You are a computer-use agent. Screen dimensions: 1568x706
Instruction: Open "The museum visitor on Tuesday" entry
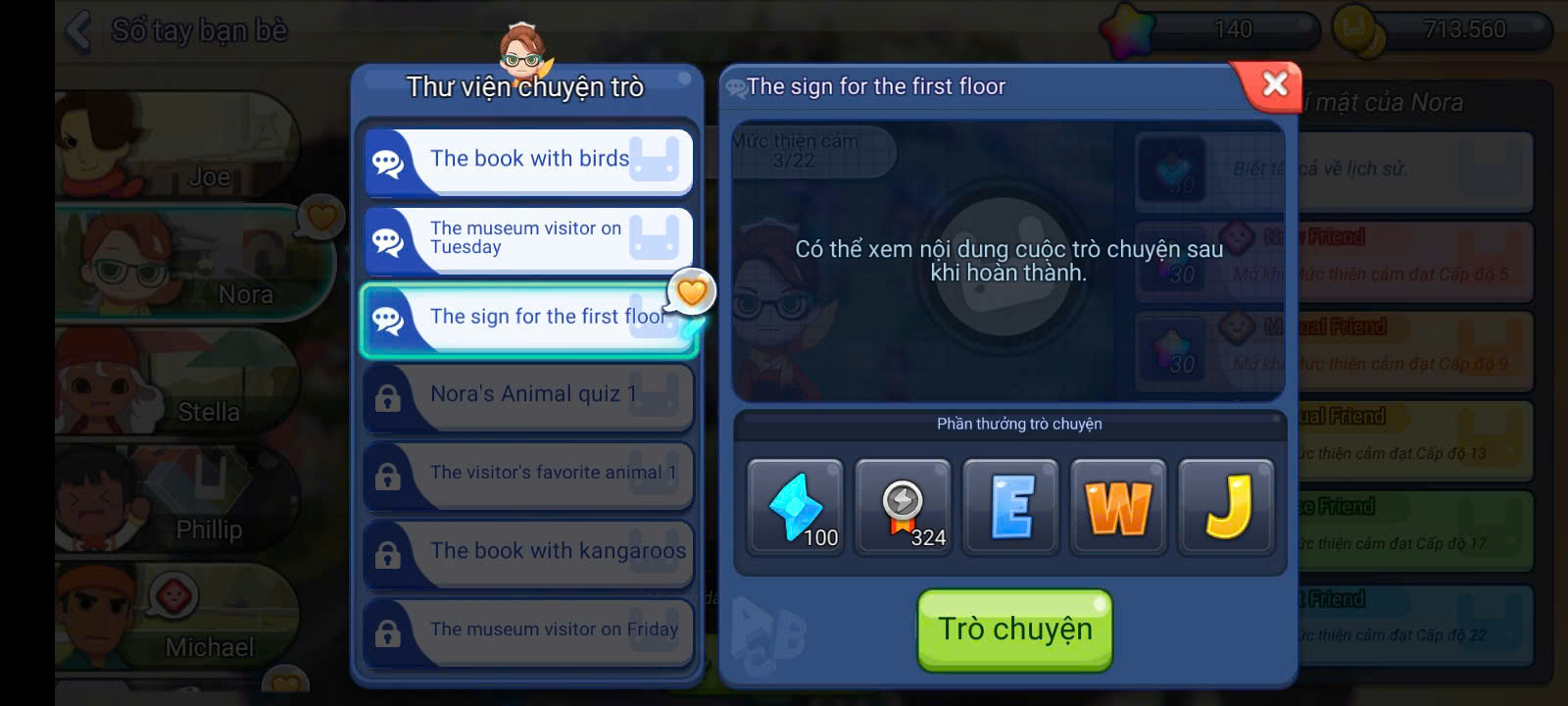coord(529,238)
